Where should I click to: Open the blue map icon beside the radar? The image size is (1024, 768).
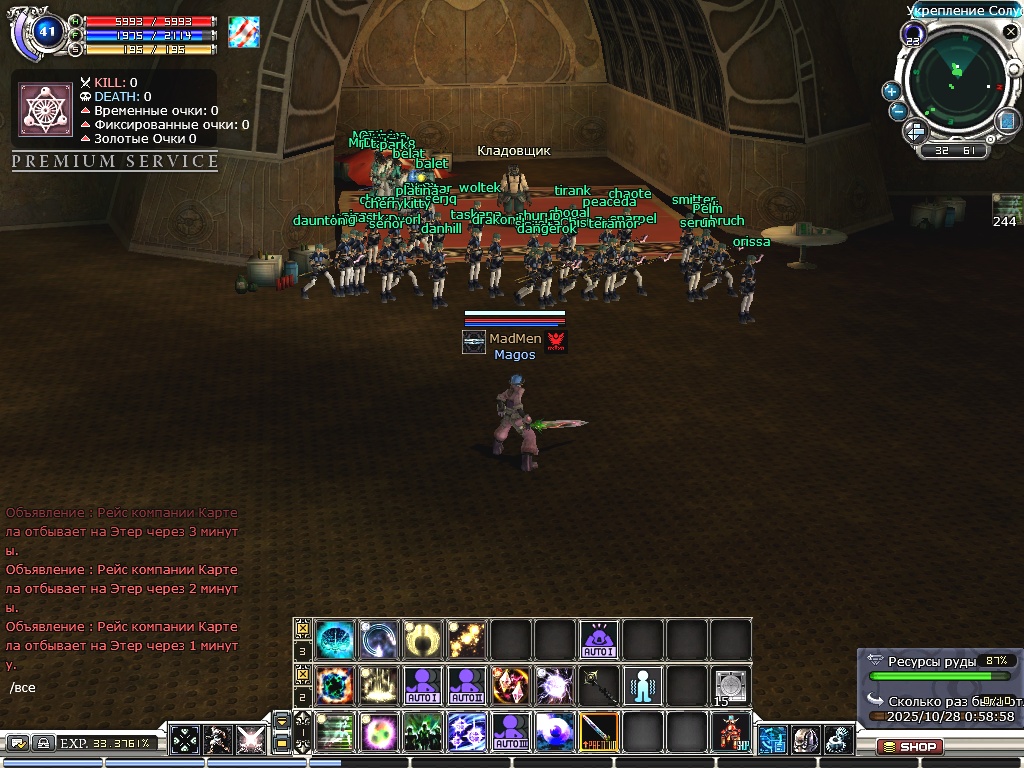tap(1006, 120)
